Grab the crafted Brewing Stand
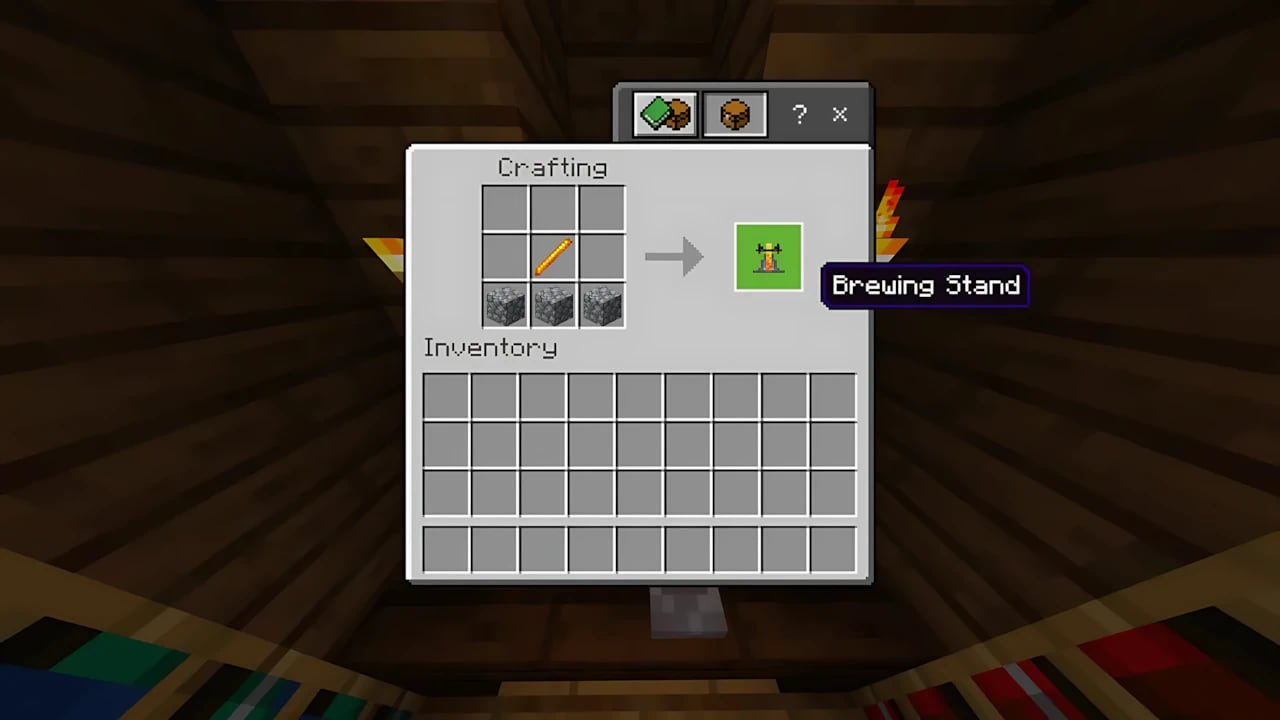 768,256
